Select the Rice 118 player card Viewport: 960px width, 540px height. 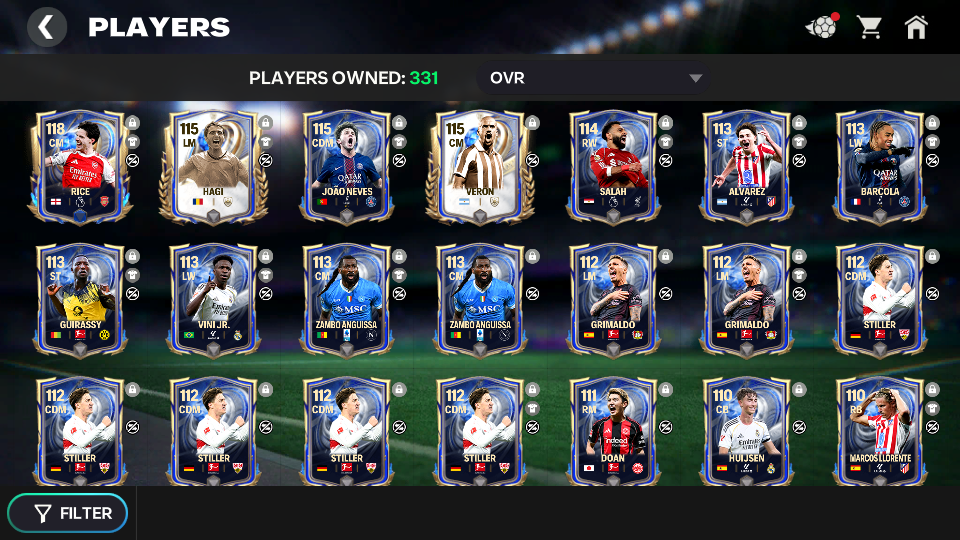pos(80,165)
